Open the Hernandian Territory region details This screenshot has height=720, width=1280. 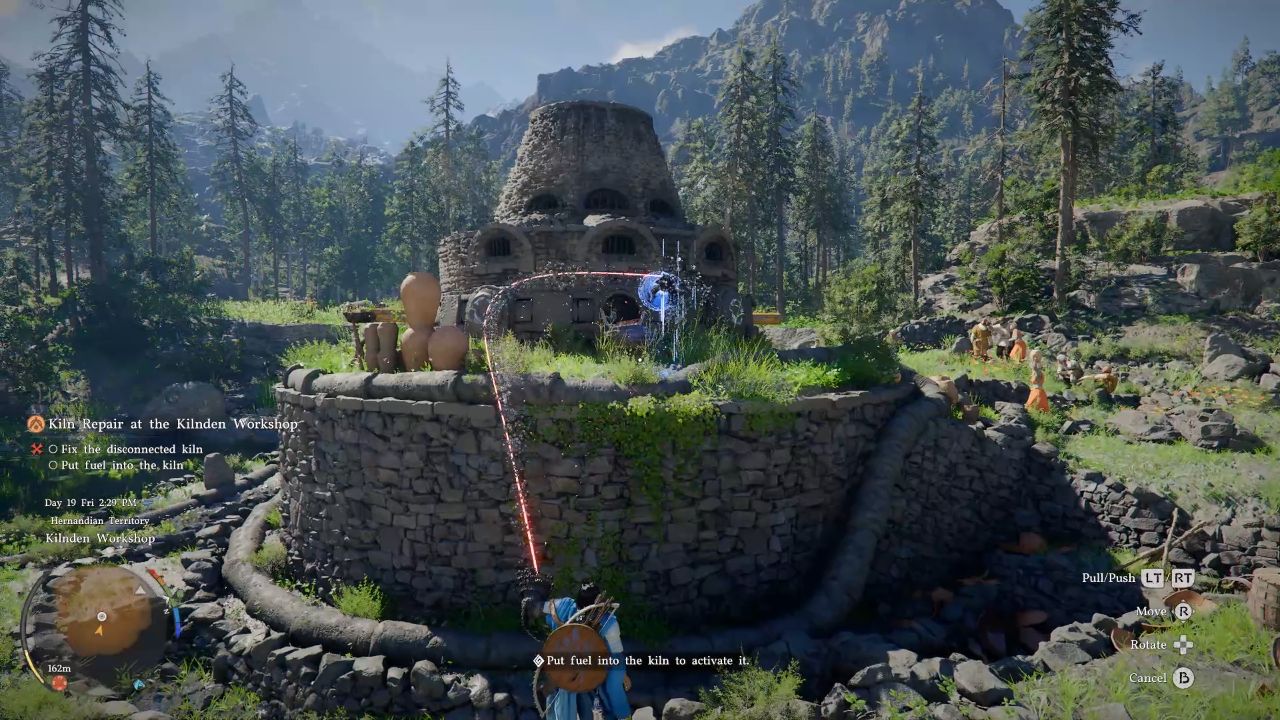pos(101,521)
